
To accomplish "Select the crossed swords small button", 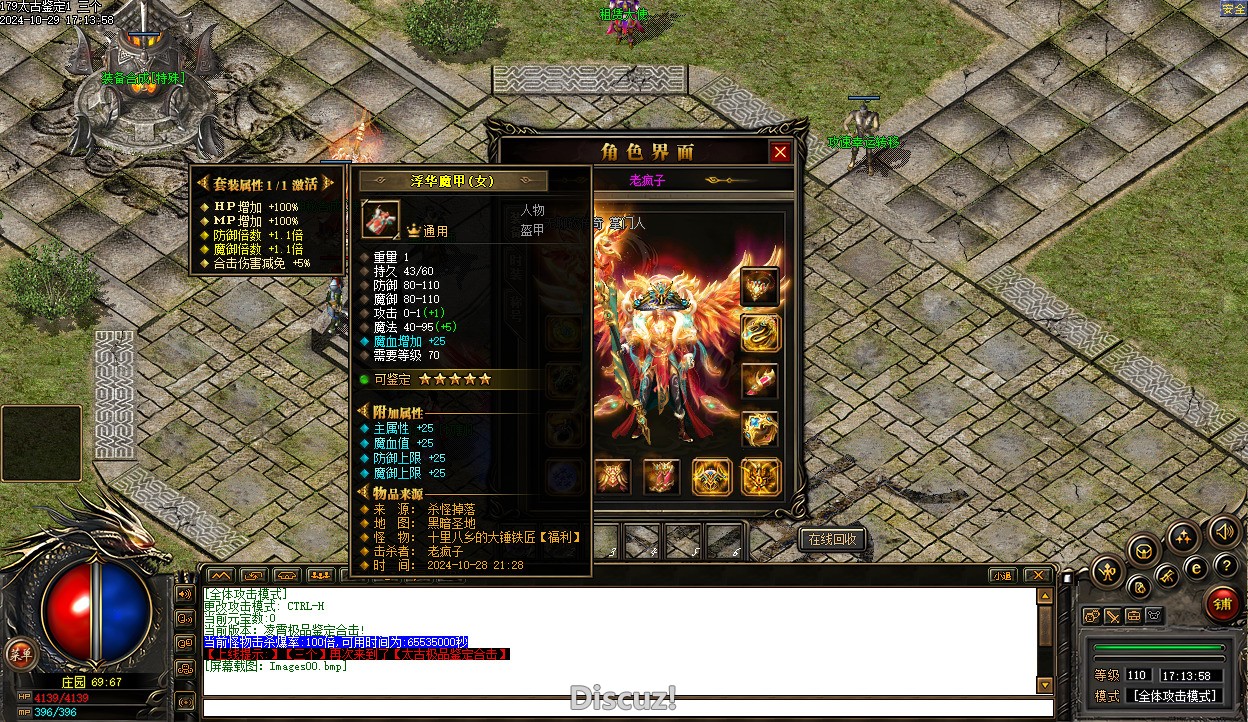I will 1112,616.
